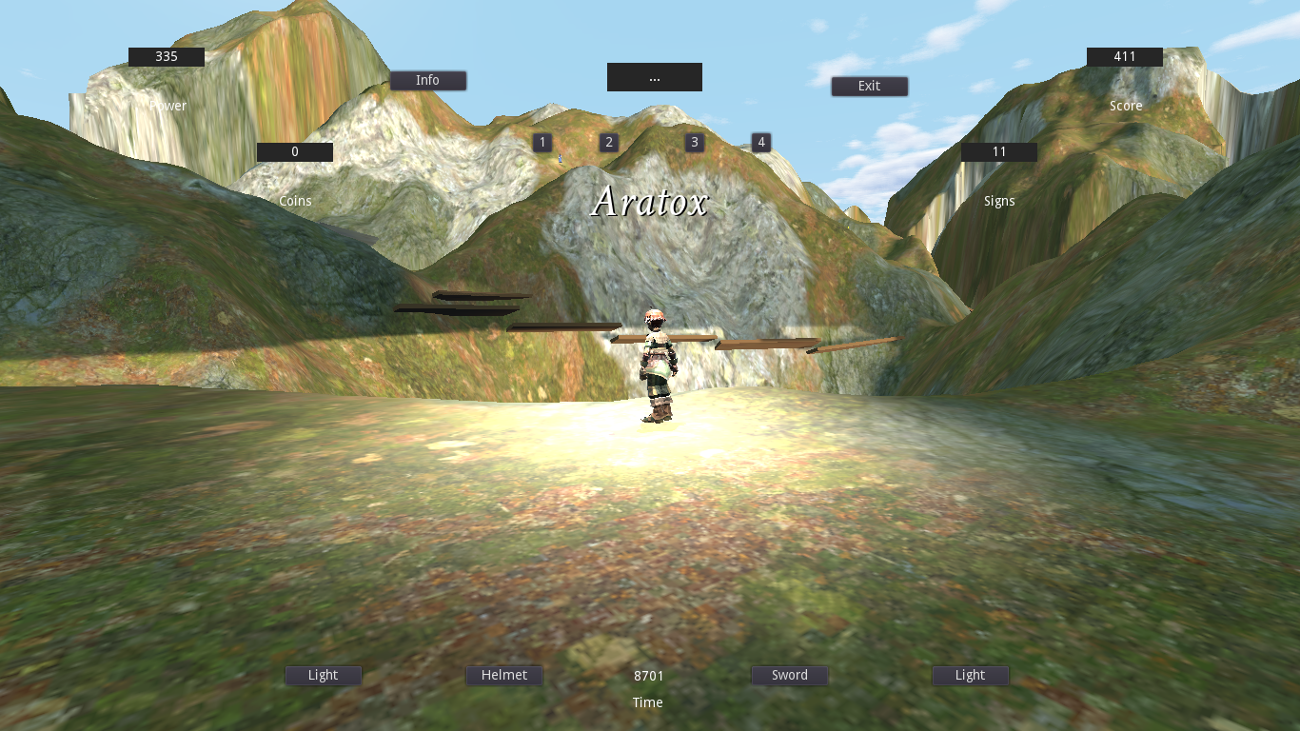Click the Score counter showing 411
This screenshot has width=1300, height=731.
click(1125, 56)
